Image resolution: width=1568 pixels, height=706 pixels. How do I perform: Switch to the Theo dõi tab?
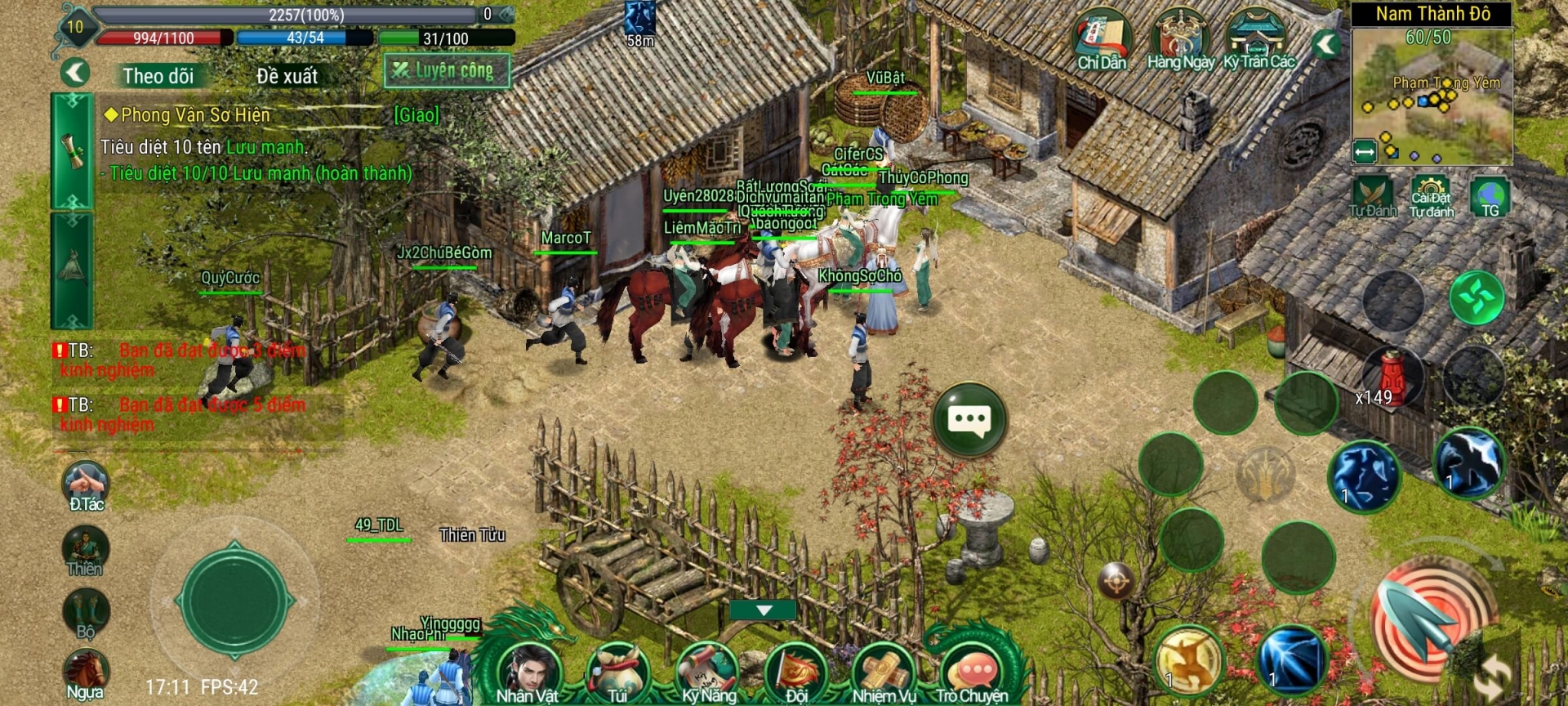click(x=158, y=76)
